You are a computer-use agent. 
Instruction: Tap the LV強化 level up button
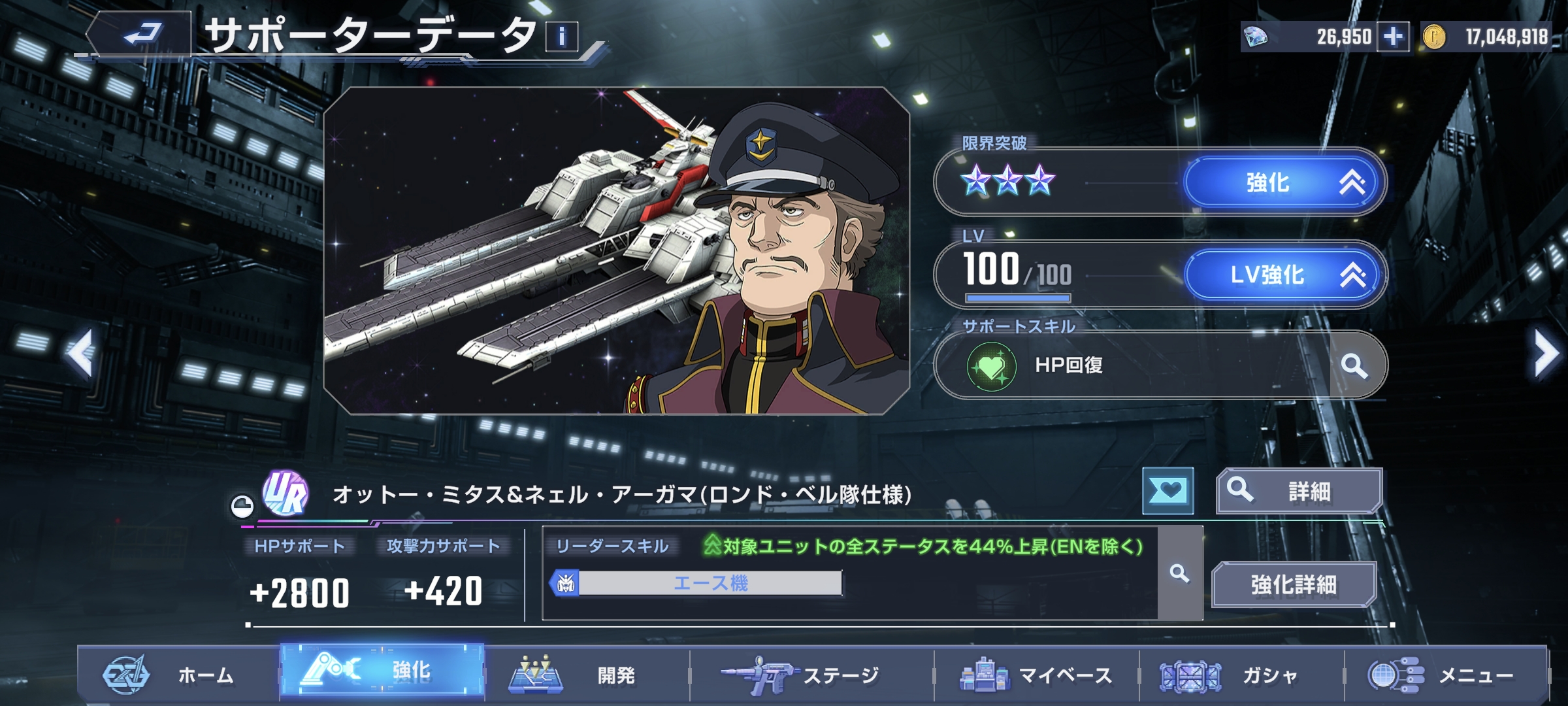[1283, 275]
